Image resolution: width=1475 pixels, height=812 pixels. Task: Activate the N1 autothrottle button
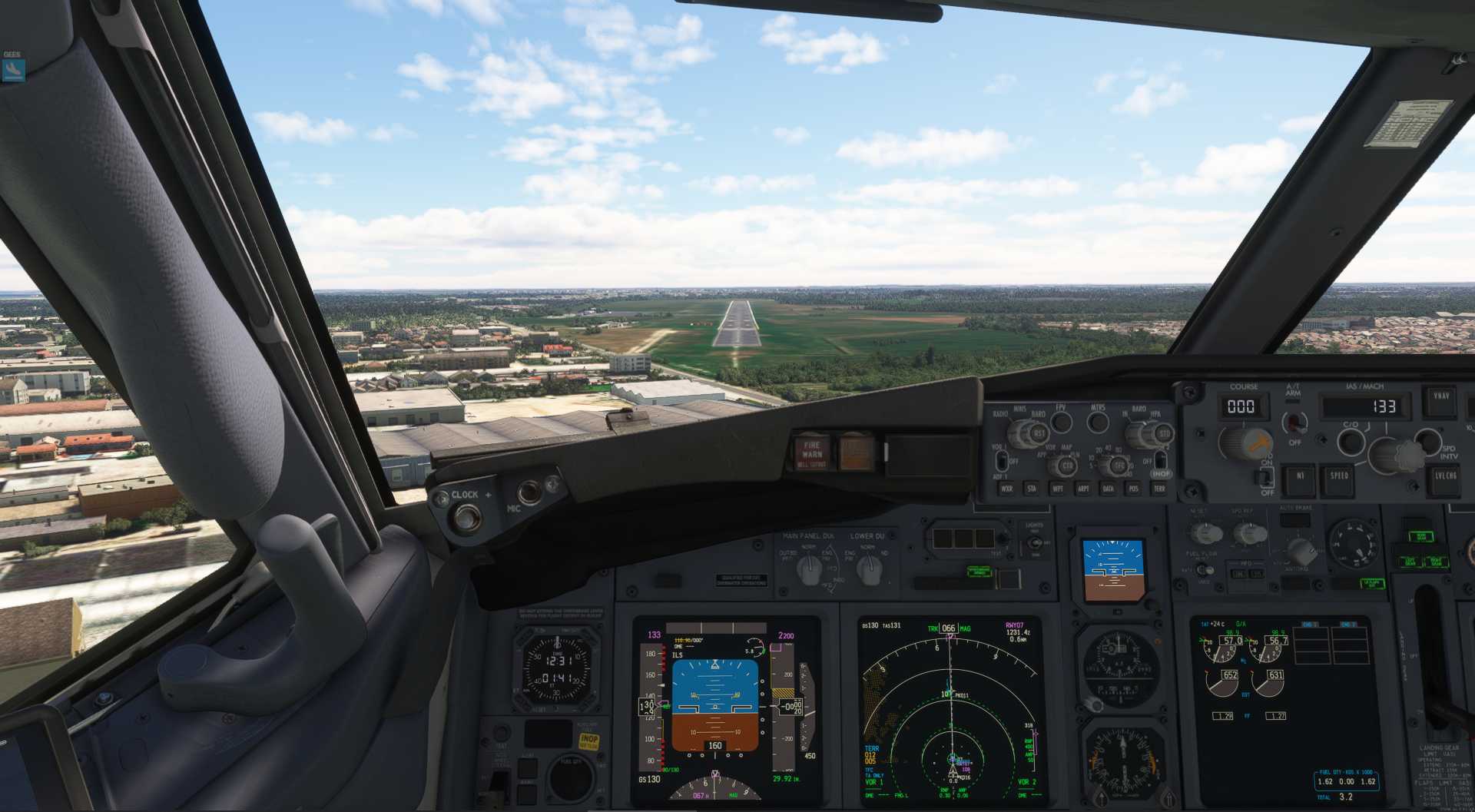point(1300,476)
